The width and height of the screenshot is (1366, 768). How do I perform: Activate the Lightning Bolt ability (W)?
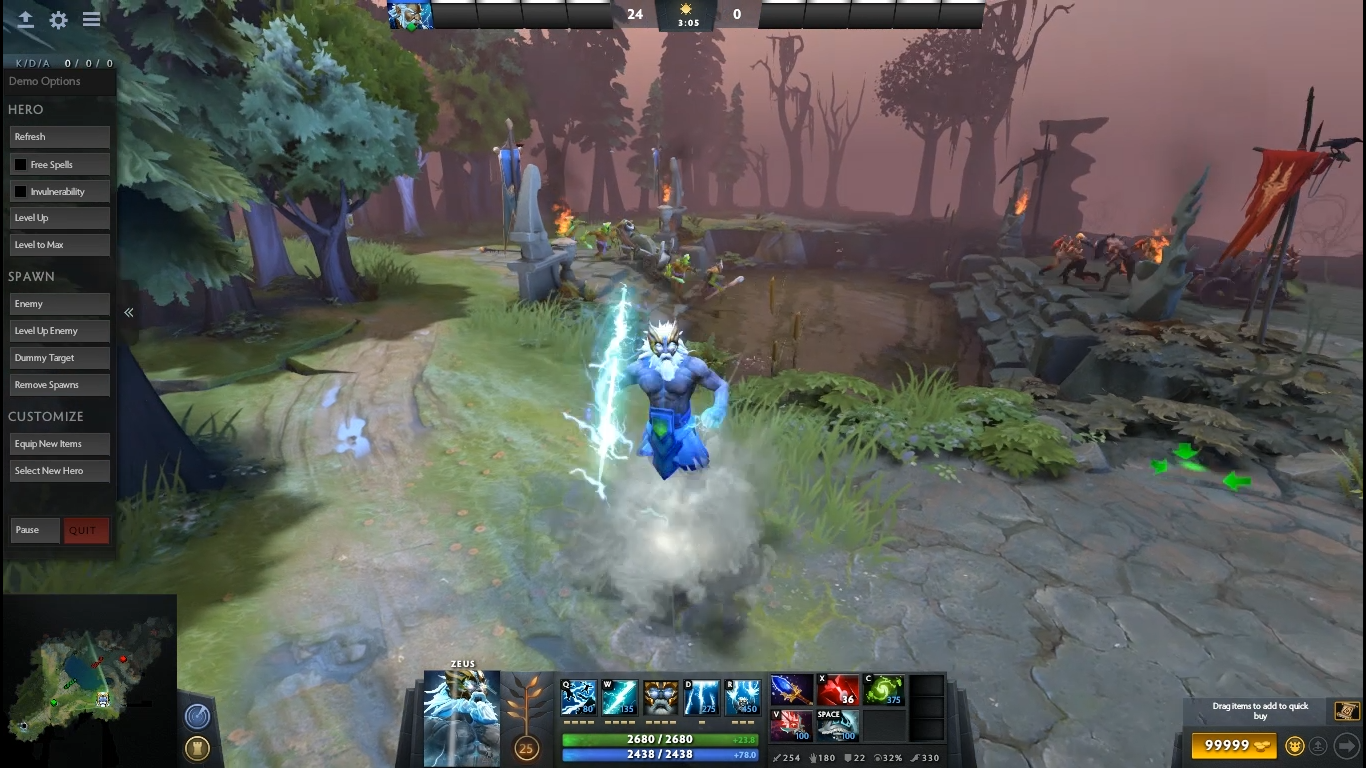[x=619, y=696]
